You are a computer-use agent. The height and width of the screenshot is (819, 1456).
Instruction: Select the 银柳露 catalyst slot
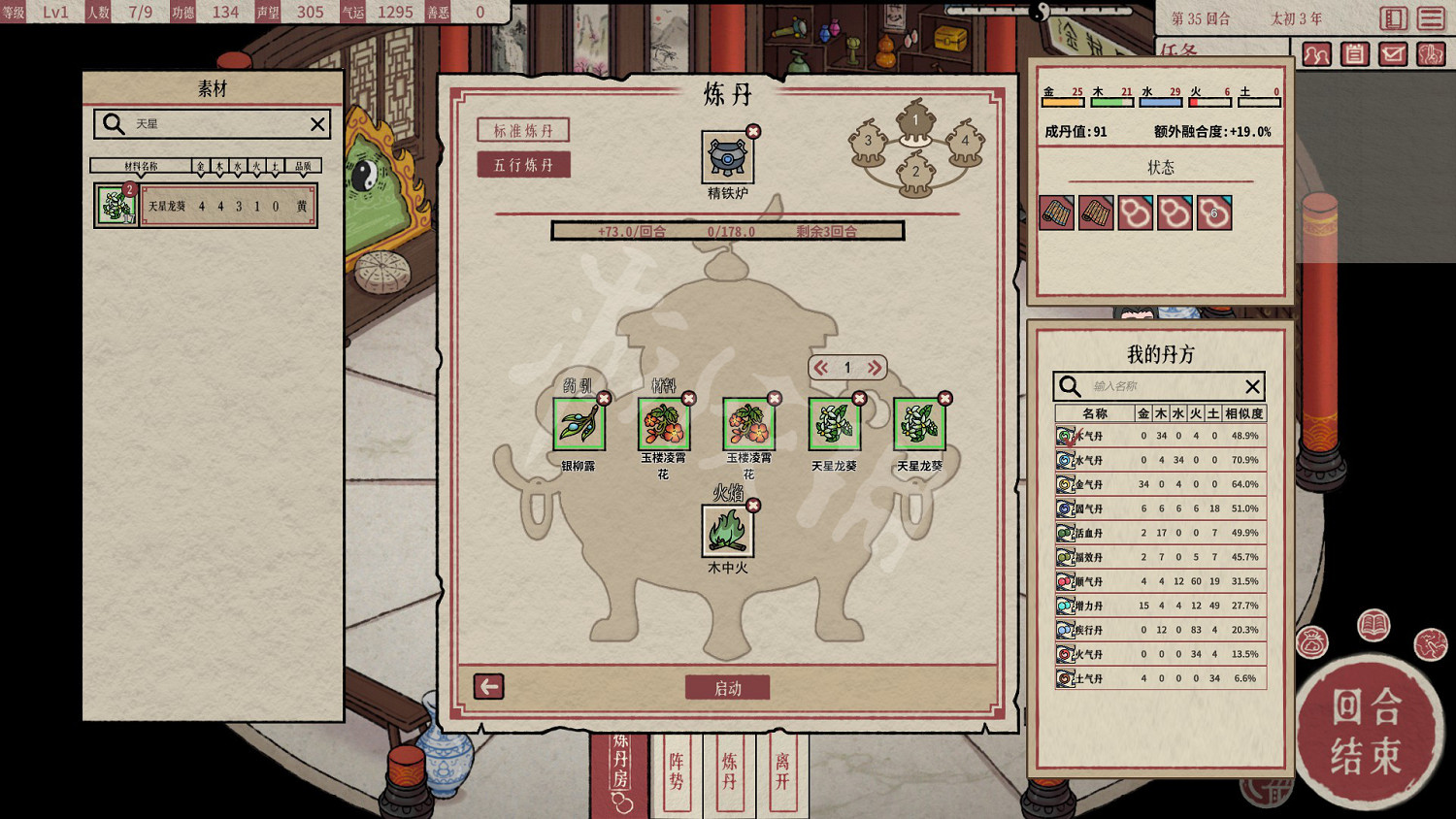point(579,425)
